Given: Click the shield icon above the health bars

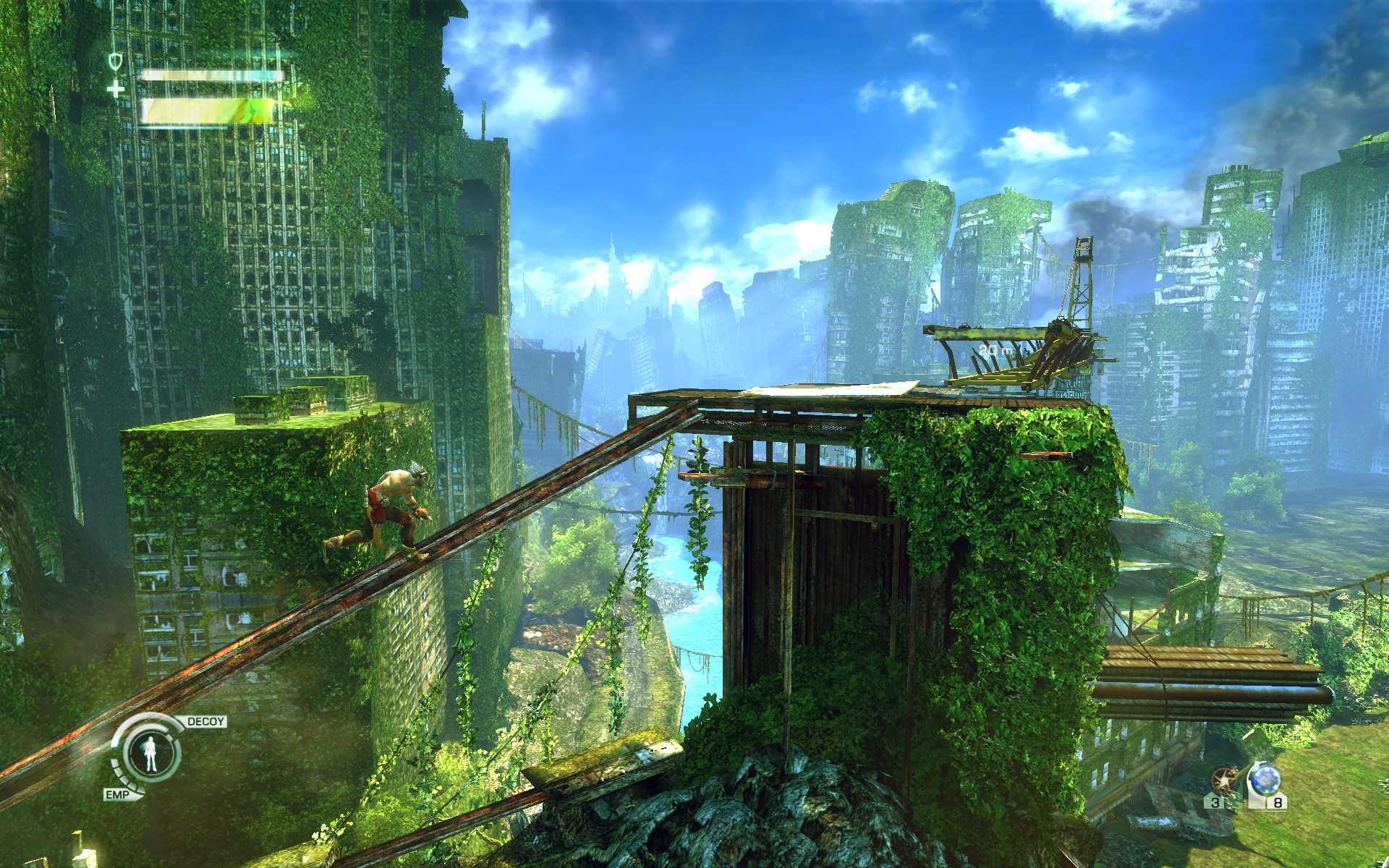Looking at the screenshot, I should (114, 61).
